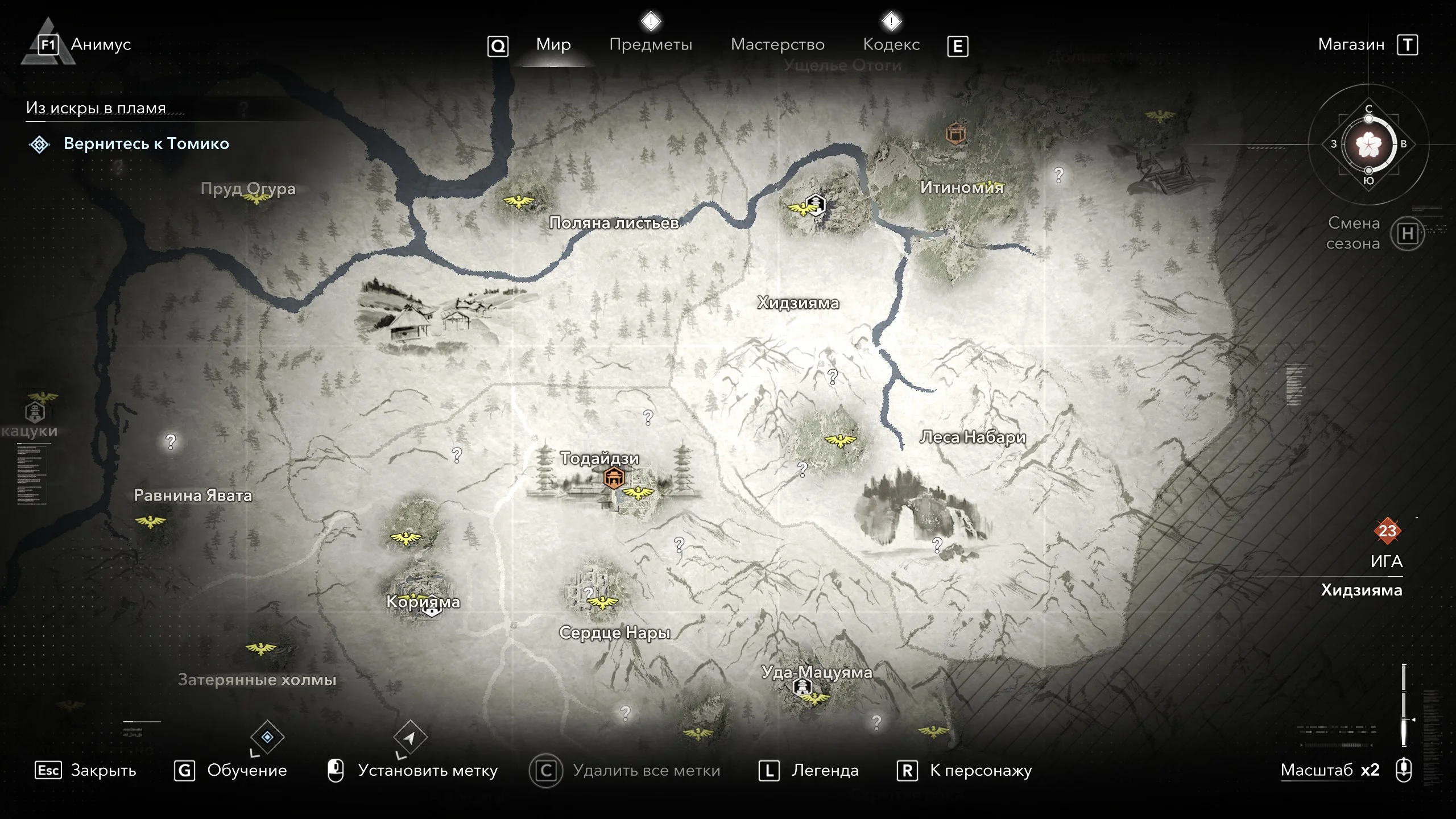Select the Уда-Мацуяма castle marker

coord(802,688)
